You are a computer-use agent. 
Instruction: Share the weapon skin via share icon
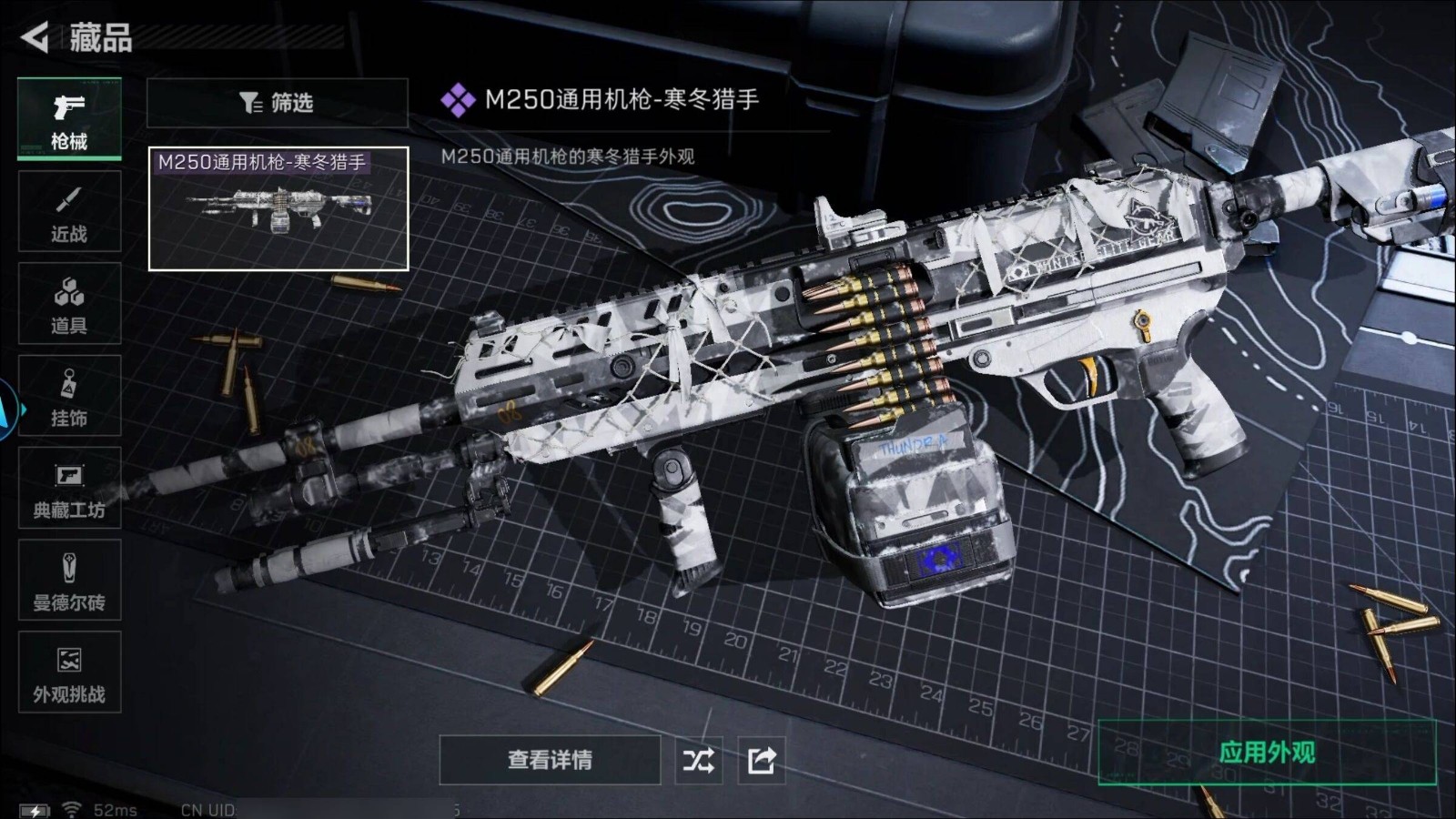(x=761, y=760)
